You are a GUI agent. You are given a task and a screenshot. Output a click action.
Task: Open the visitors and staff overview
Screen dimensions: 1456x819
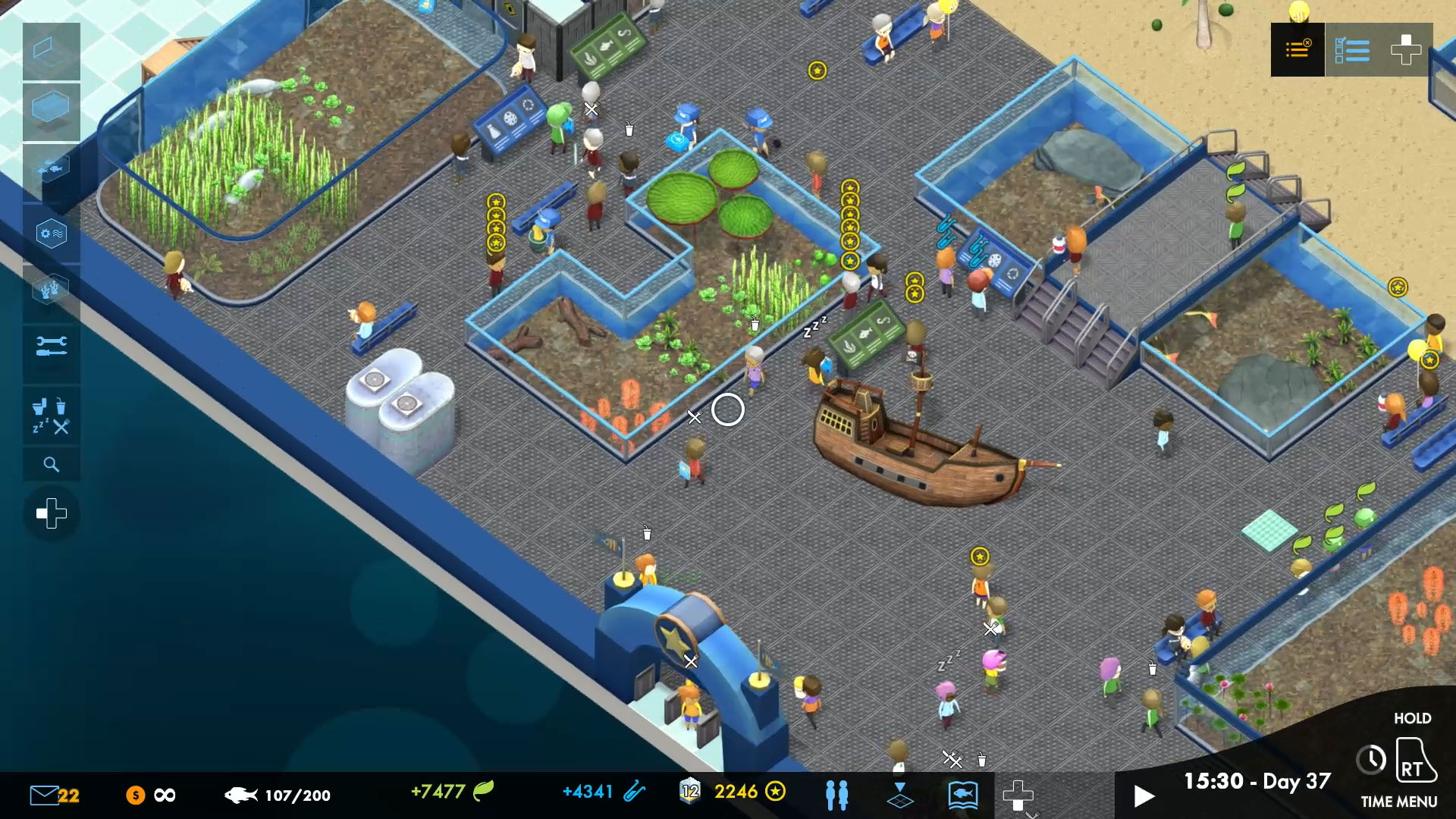point(836,795)
